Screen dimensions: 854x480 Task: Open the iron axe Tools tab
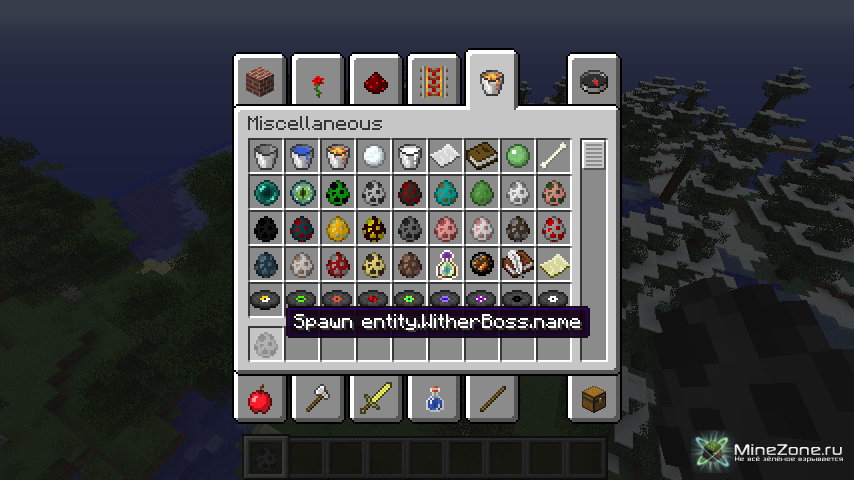[318, 400]
